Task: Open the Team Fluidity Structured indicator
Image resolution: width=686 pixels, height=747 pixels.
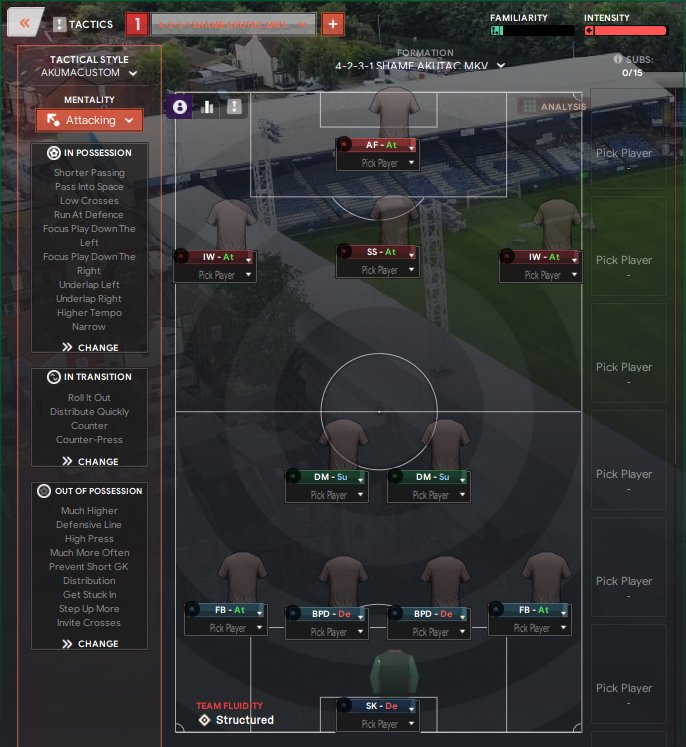Action: tap(235, 719)
